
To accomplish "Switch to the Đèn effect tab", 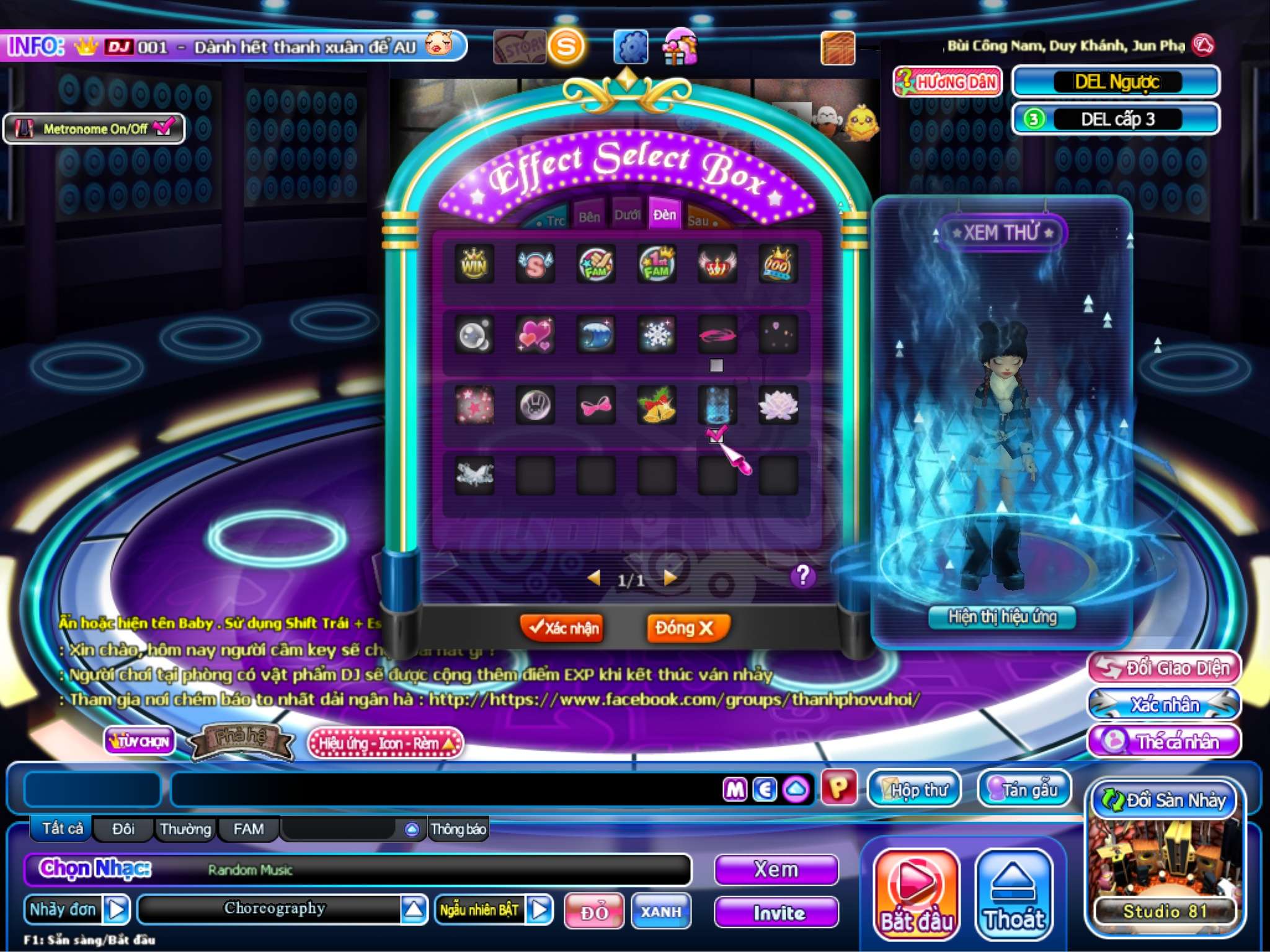I will [x=664, y=215].
